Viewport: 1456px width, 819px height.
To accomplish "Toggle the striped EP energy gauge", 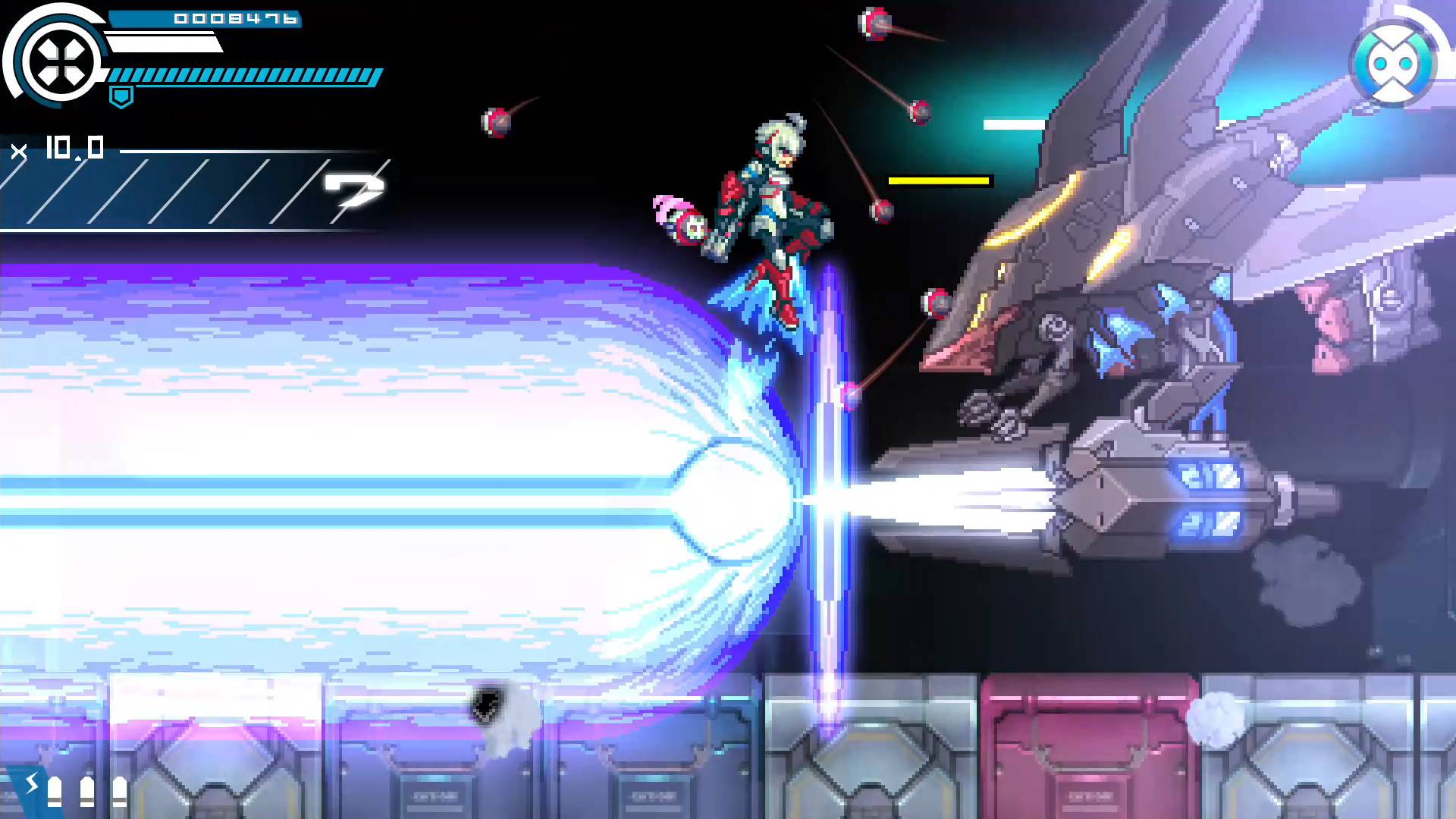I will (243, 76).
